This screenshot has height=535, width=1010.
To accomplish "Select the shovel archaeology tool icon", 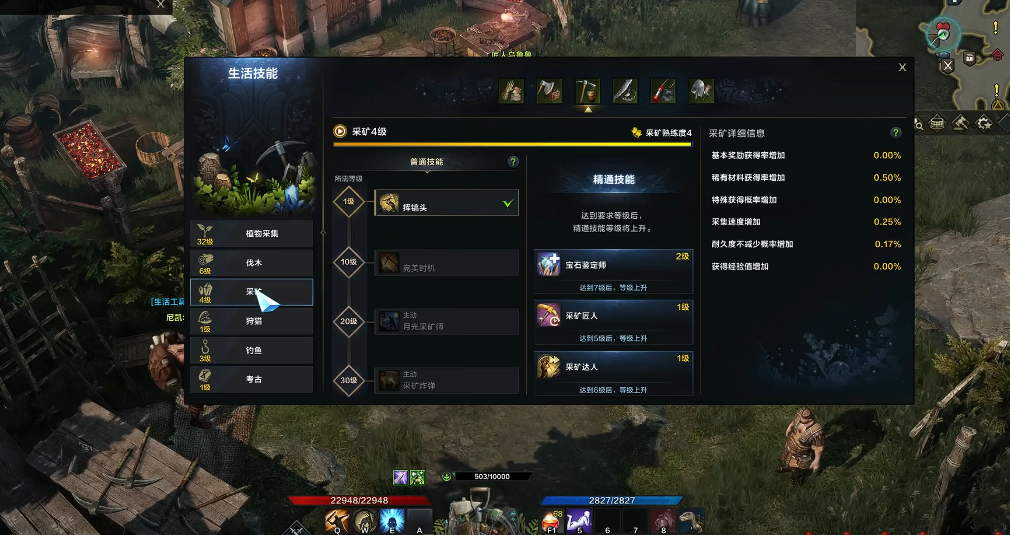I will 701,91.
